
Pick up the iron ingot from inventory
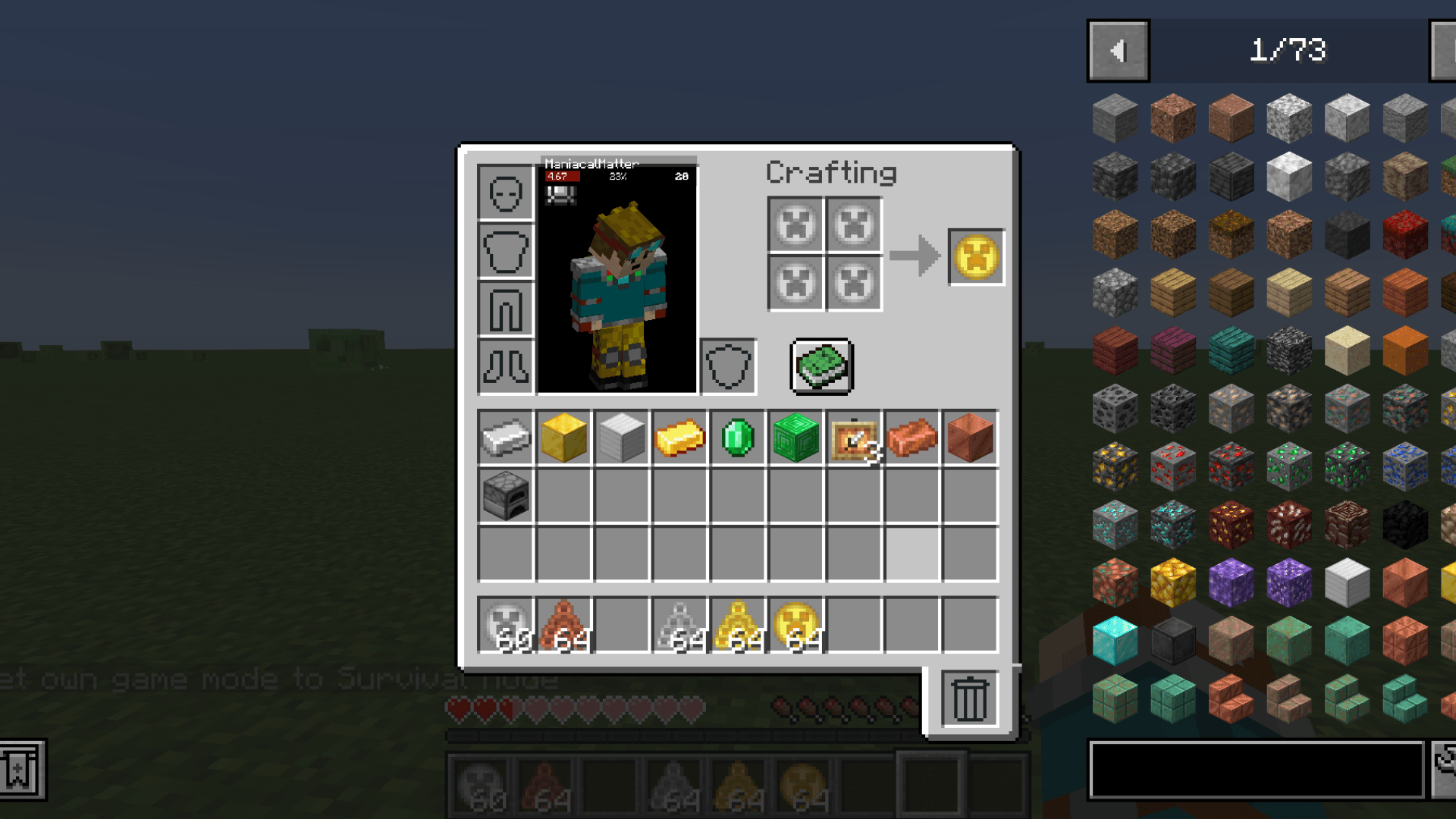point(505,438)
